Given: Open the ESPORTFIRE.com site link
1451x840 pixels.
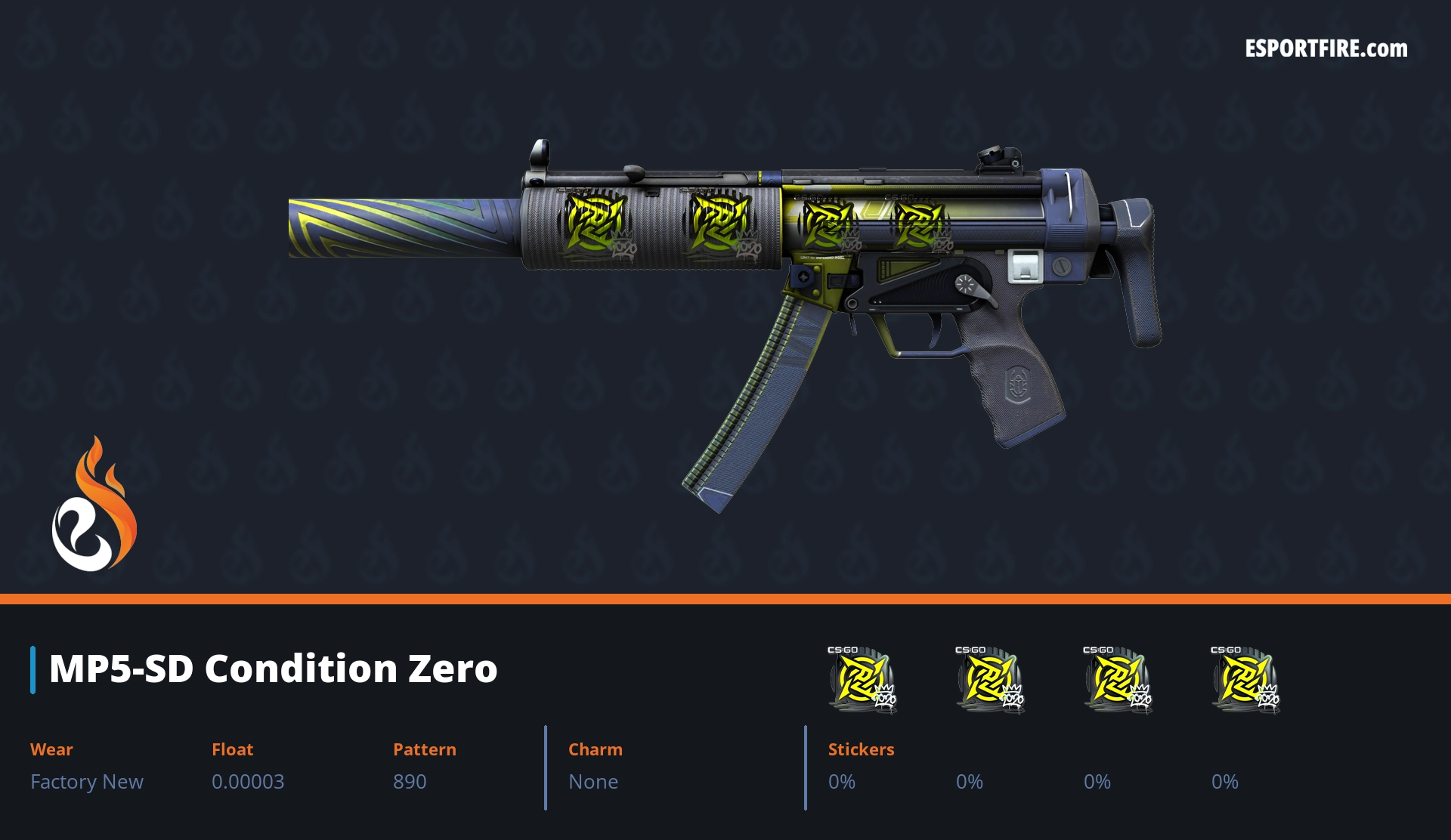Looking at the screenshot, I should click(x=1326, y=49).
